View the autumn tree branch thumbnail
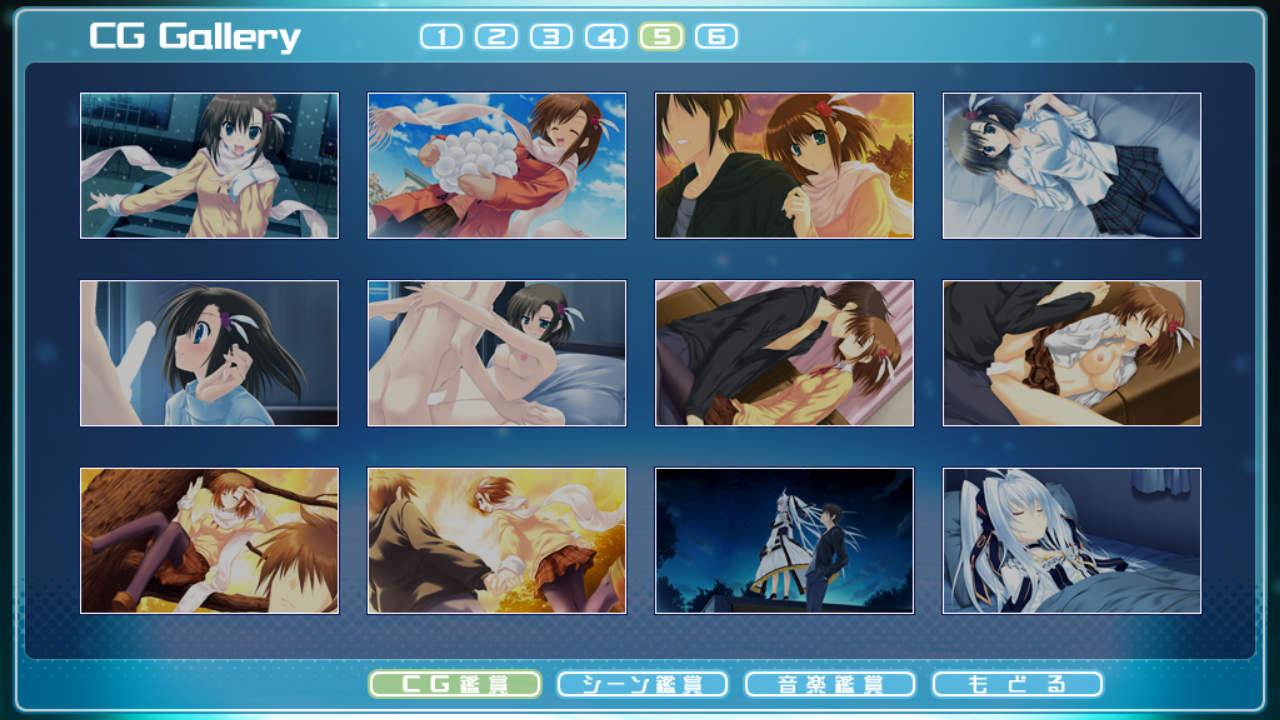 [209, 541]
